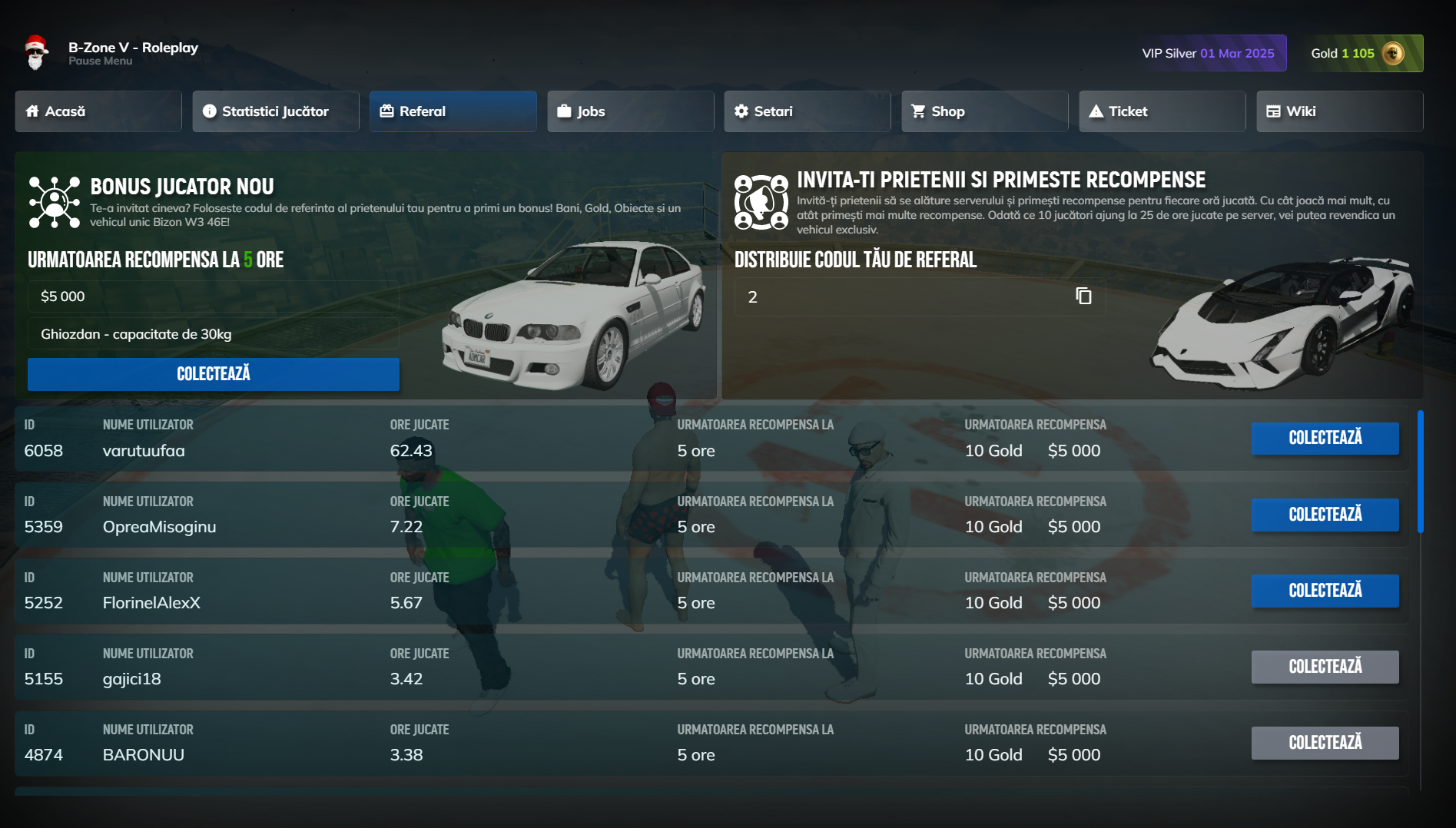This screenshot has height=828, width=1456.
Task: Click Colectează for player BARONUU
Action: [x=1325, y=743]
